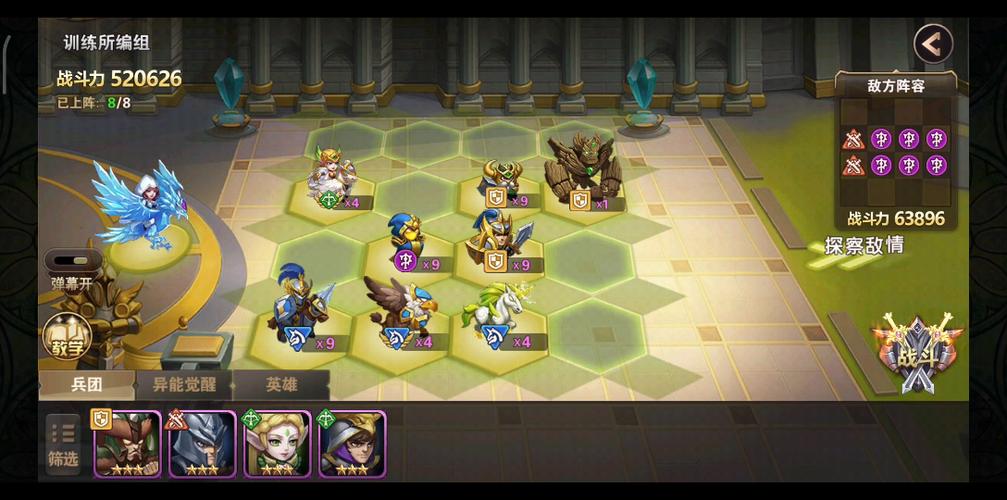The image size is (1007, 500).
Task: Open the 筛选 filter list
Action: coord(63,444)
